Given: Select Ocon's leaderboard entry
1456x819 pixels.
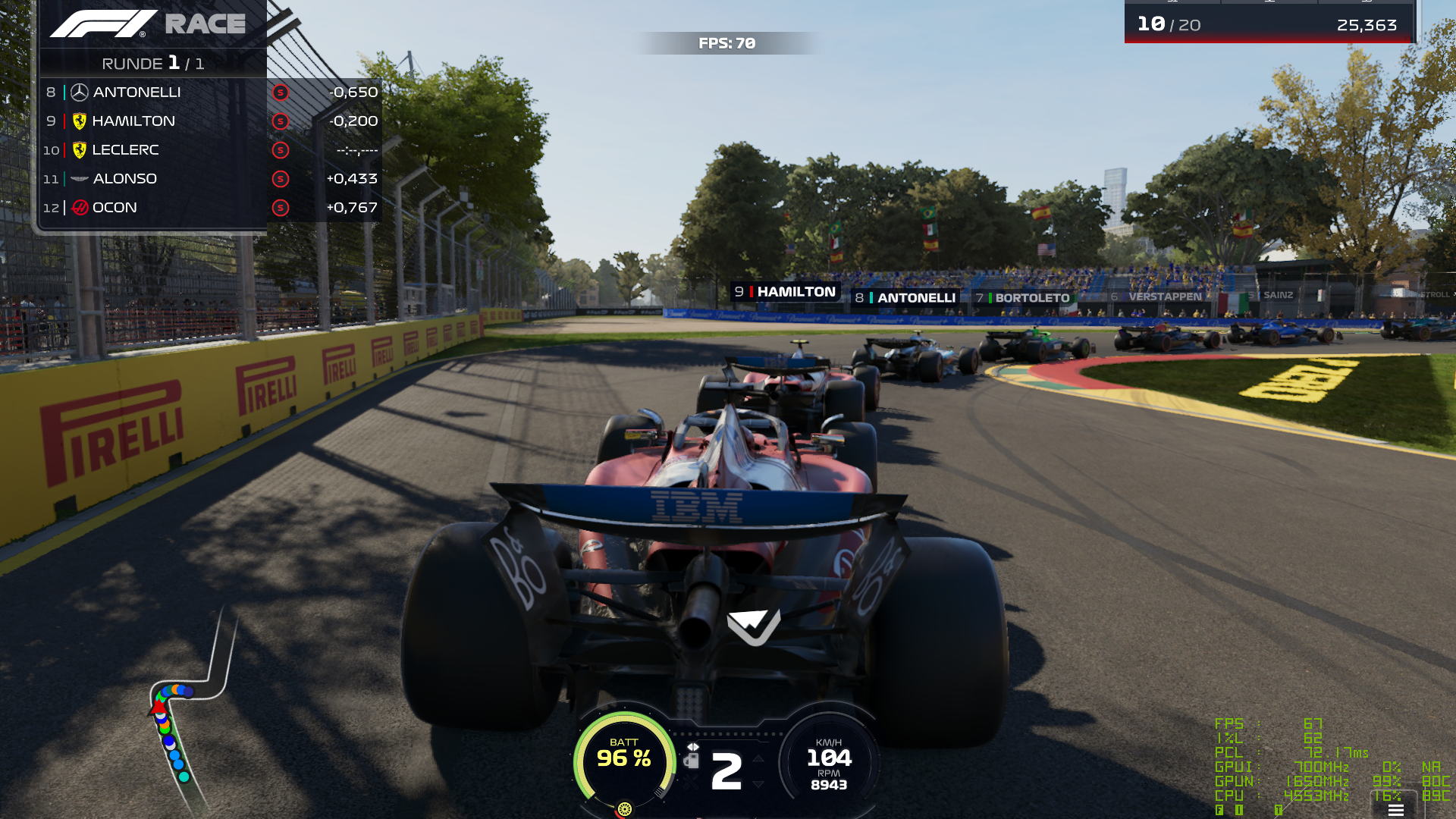Looking at the screenshot, I should tap(210, 208).
